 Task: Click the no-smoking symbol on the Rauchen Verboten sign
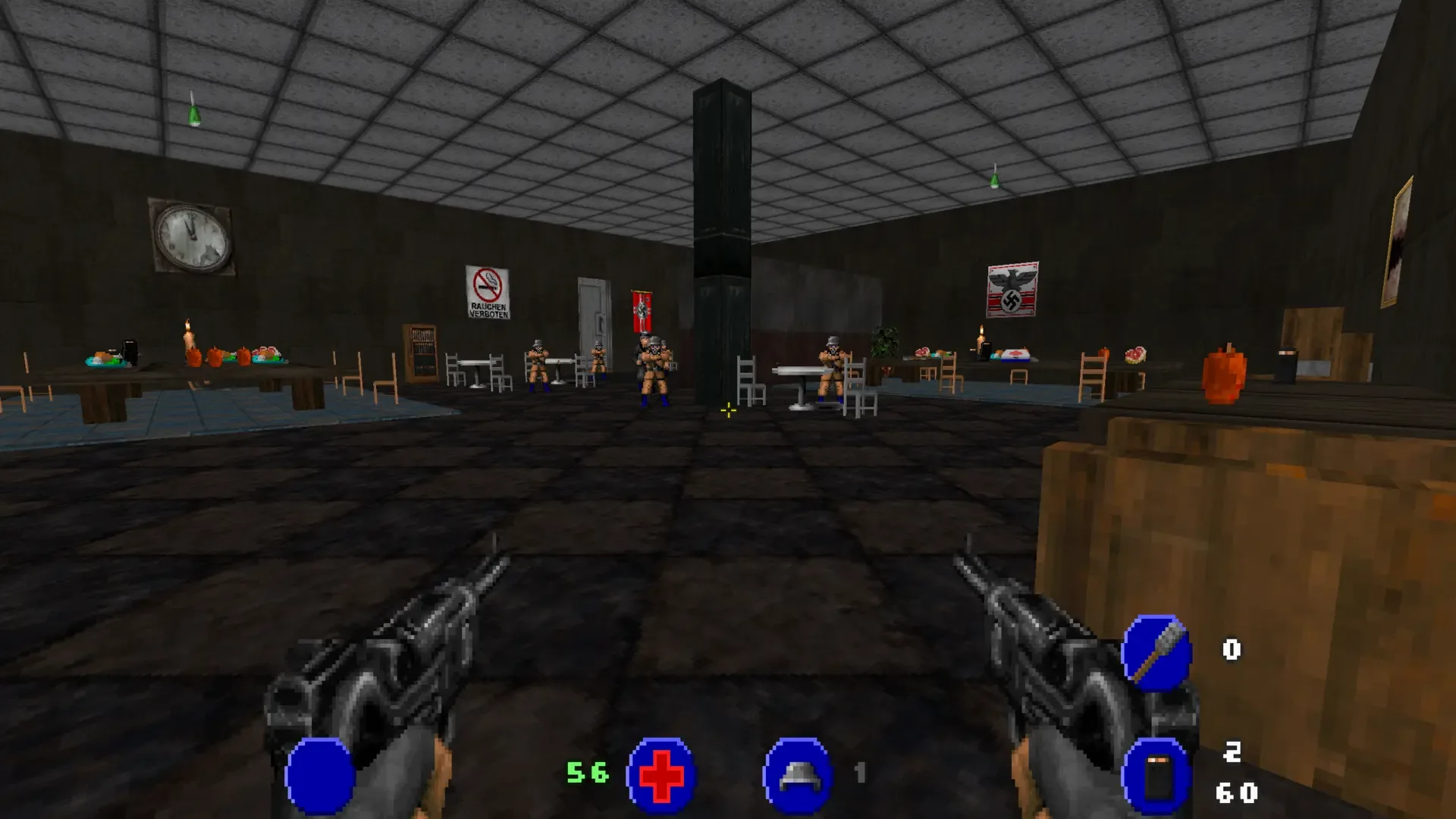point(488,287)
